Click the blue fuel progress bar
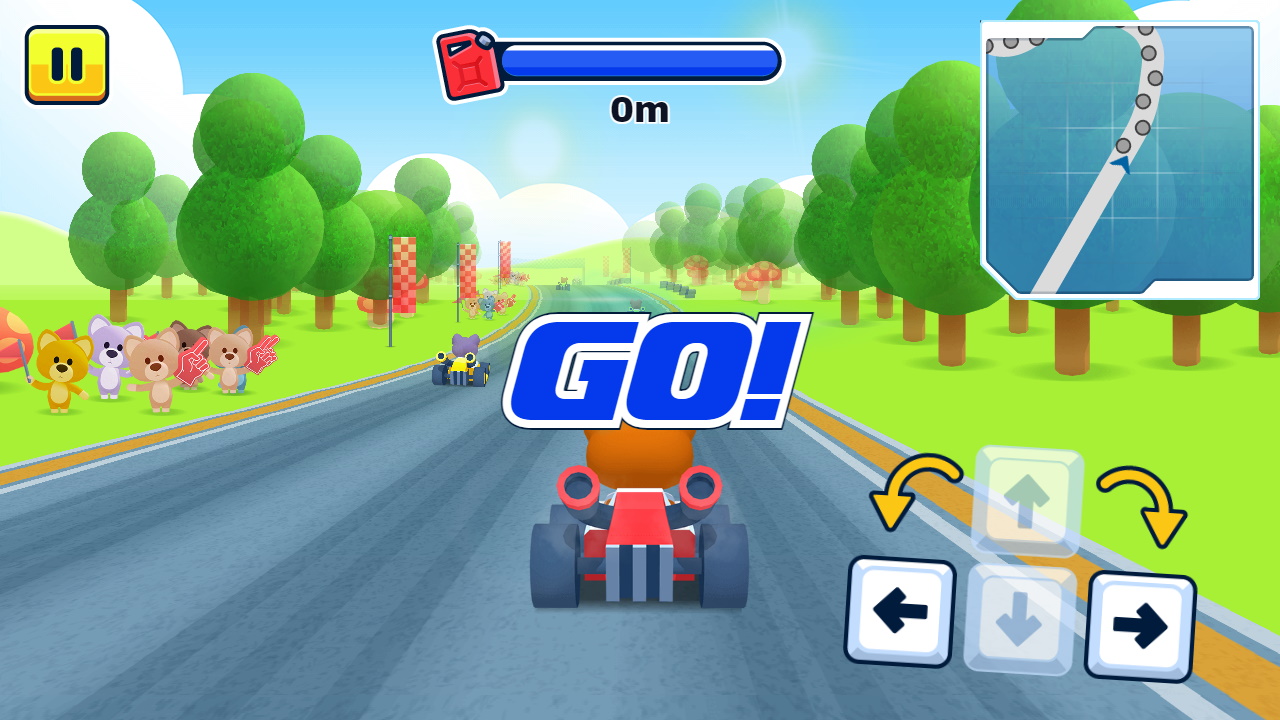Image resolution: width=1280 pixels, height=720 pixels. coord(640,60)
